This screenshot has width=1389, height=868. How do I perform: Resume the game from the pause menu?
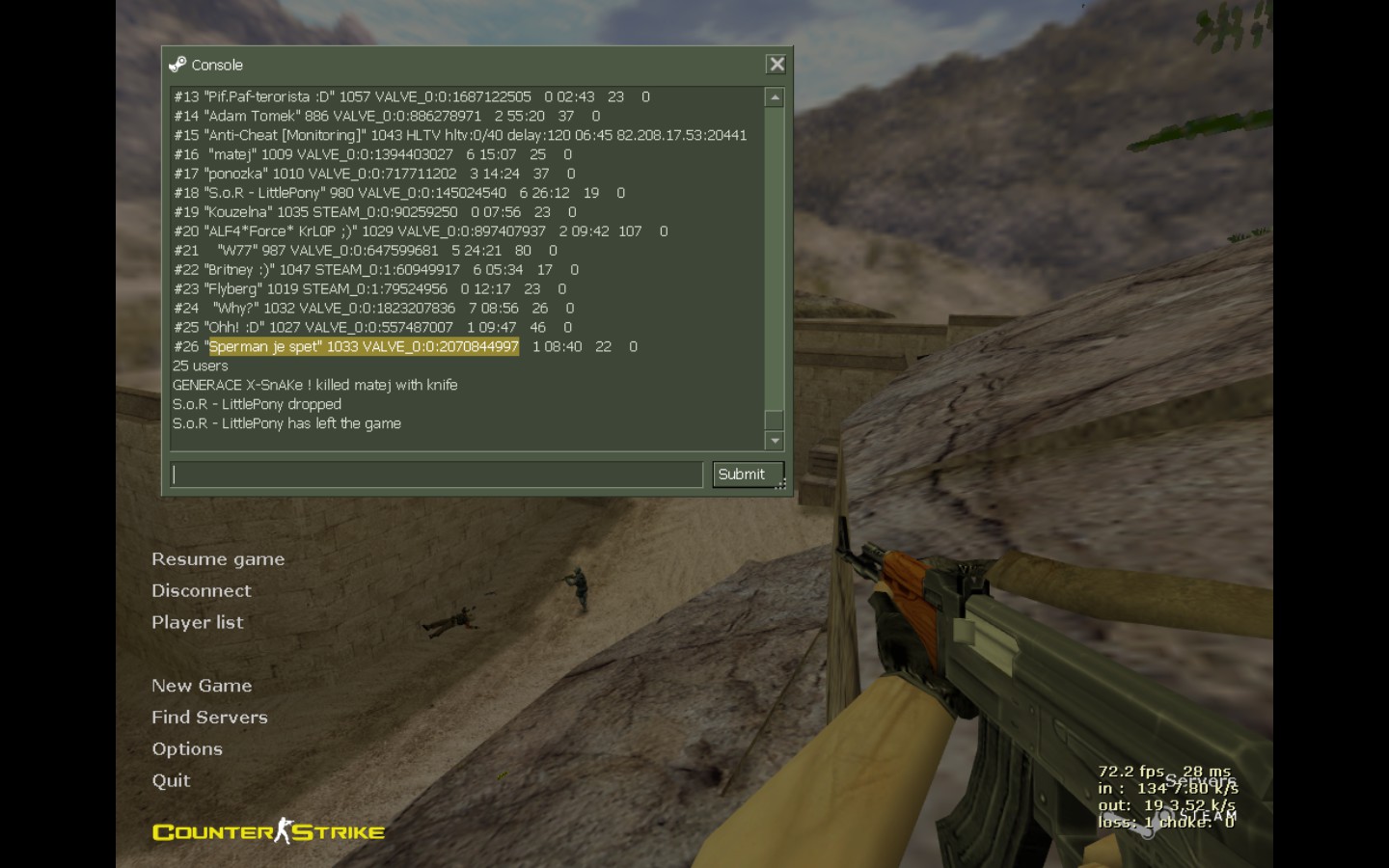pyautogui.click(x=218, y=559)
